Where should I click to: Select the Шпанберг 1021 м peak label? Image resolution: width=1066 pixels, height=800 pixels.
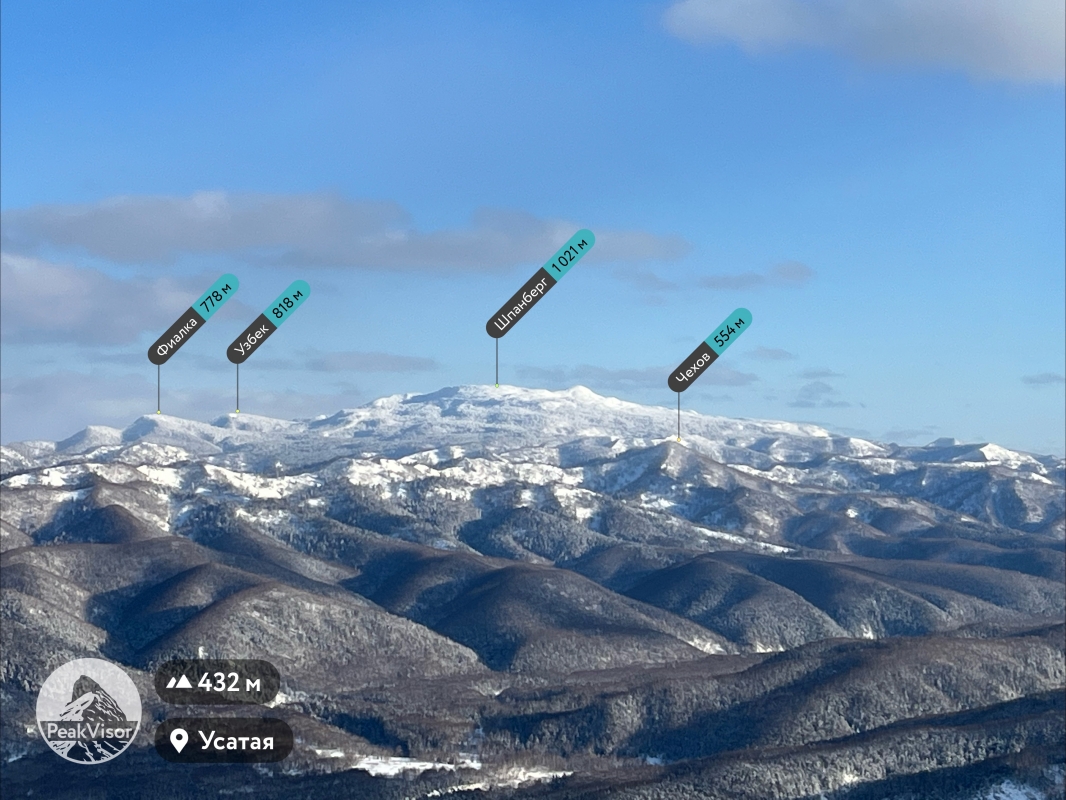coord(540,284)
